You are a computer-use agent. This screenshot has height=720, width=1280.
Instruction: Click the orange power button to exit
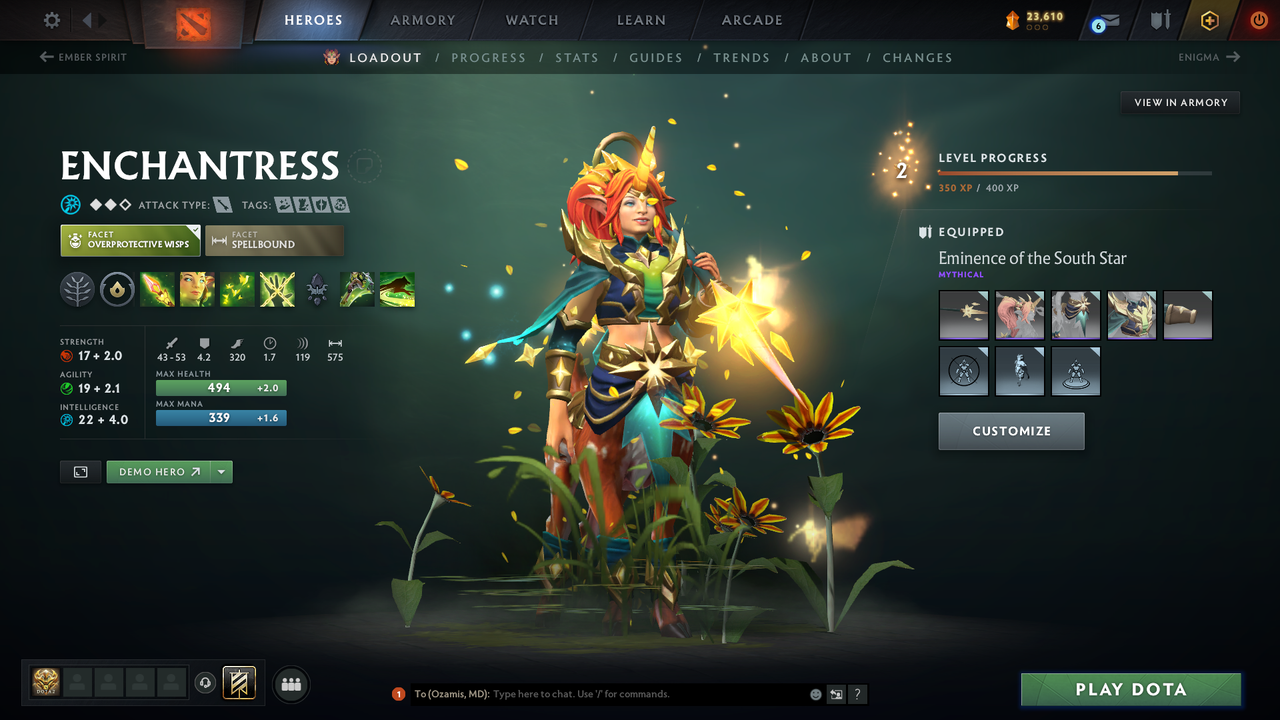[x=1258, y=19]
